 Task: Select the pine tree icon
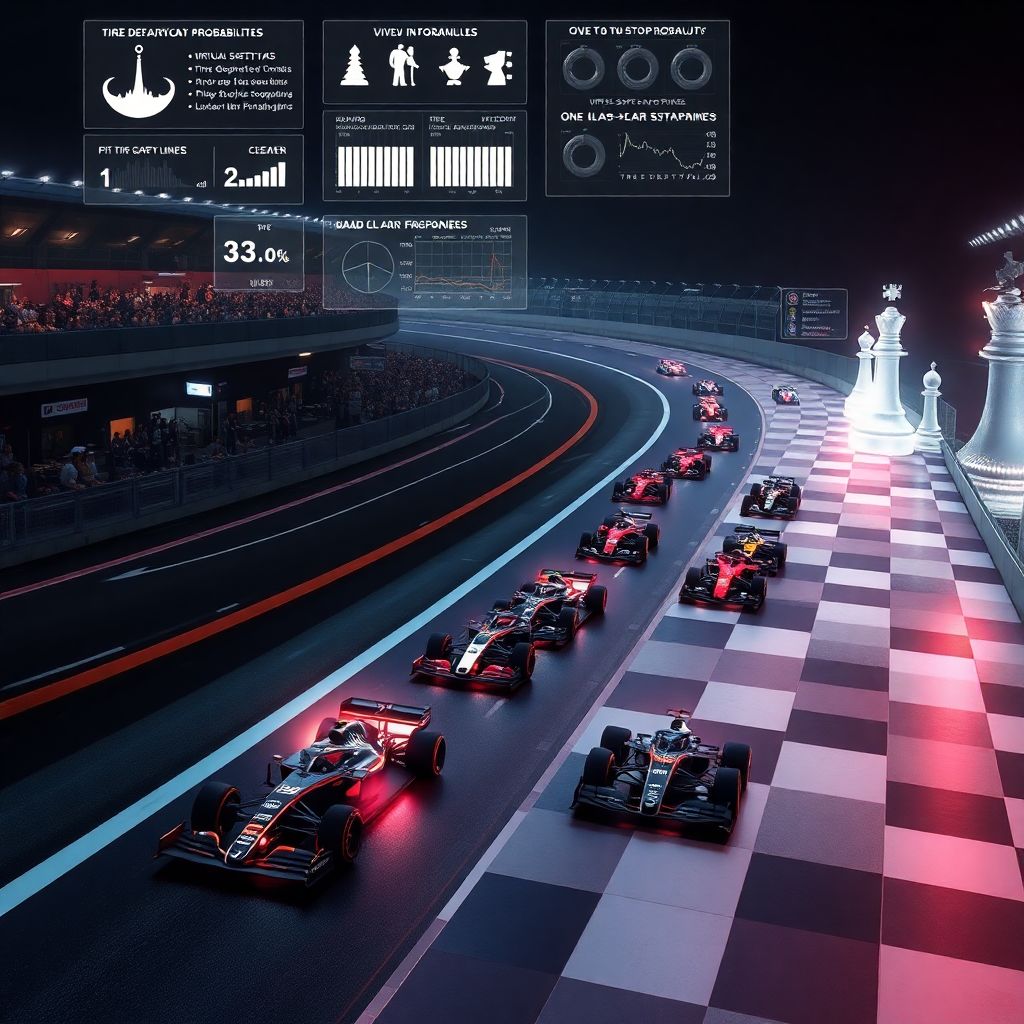coord(354,66)
